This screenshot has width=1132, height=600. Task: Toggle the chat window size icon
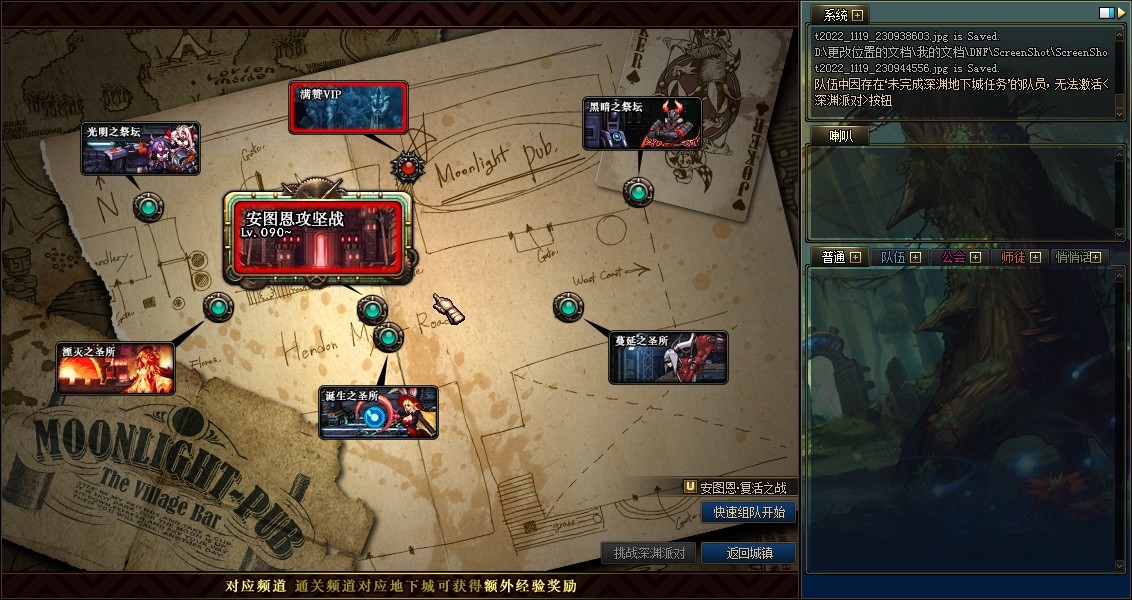coord(1106,13)
